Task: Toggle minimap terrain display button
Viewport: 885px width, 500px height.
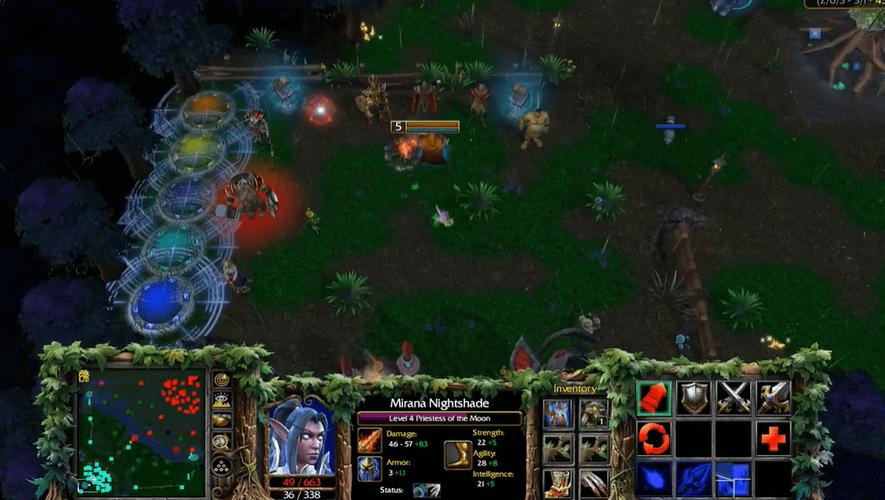Action: point(221,400)
